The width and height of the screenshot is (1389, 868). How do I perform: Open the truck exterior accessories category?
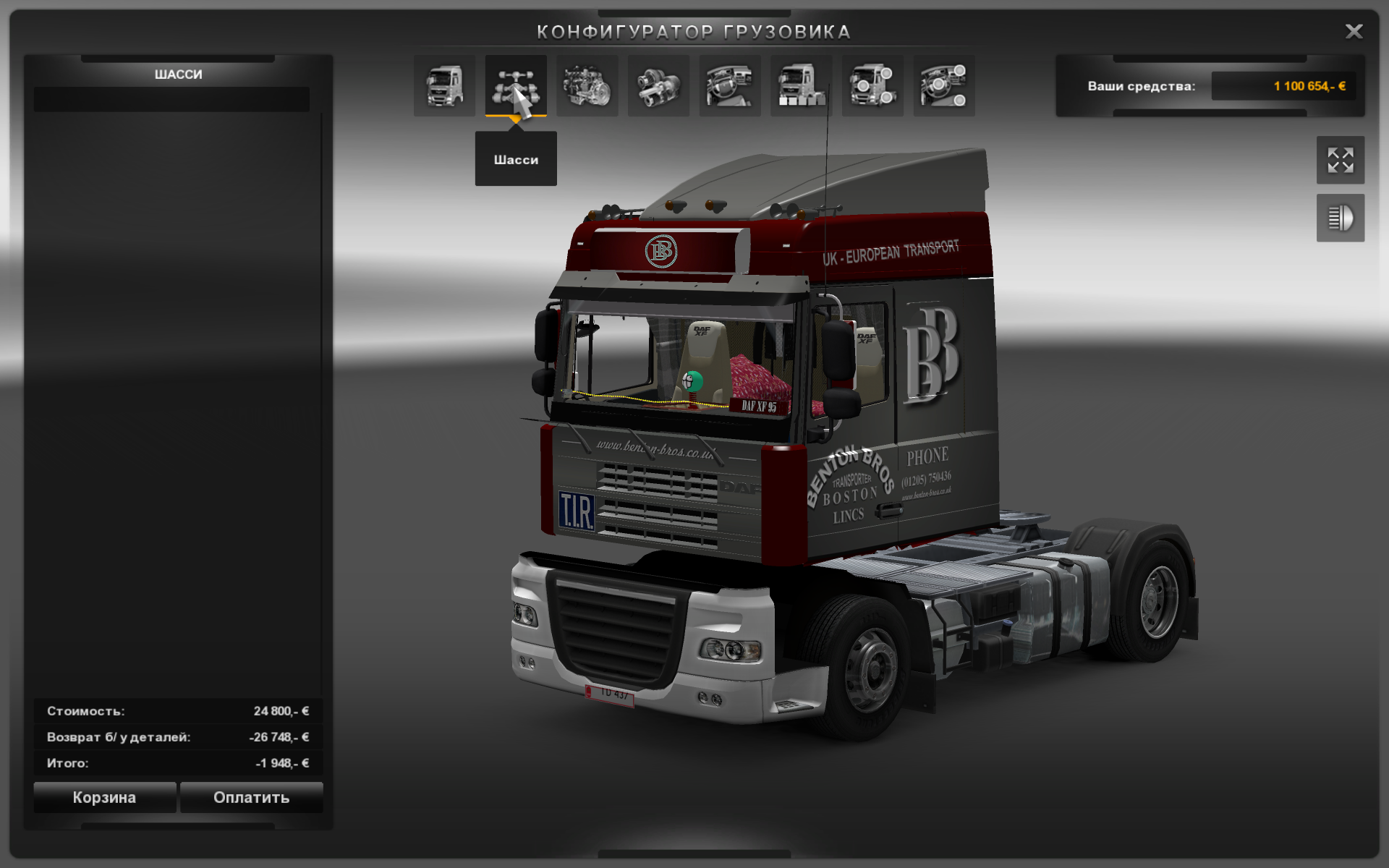pos(872,86)
